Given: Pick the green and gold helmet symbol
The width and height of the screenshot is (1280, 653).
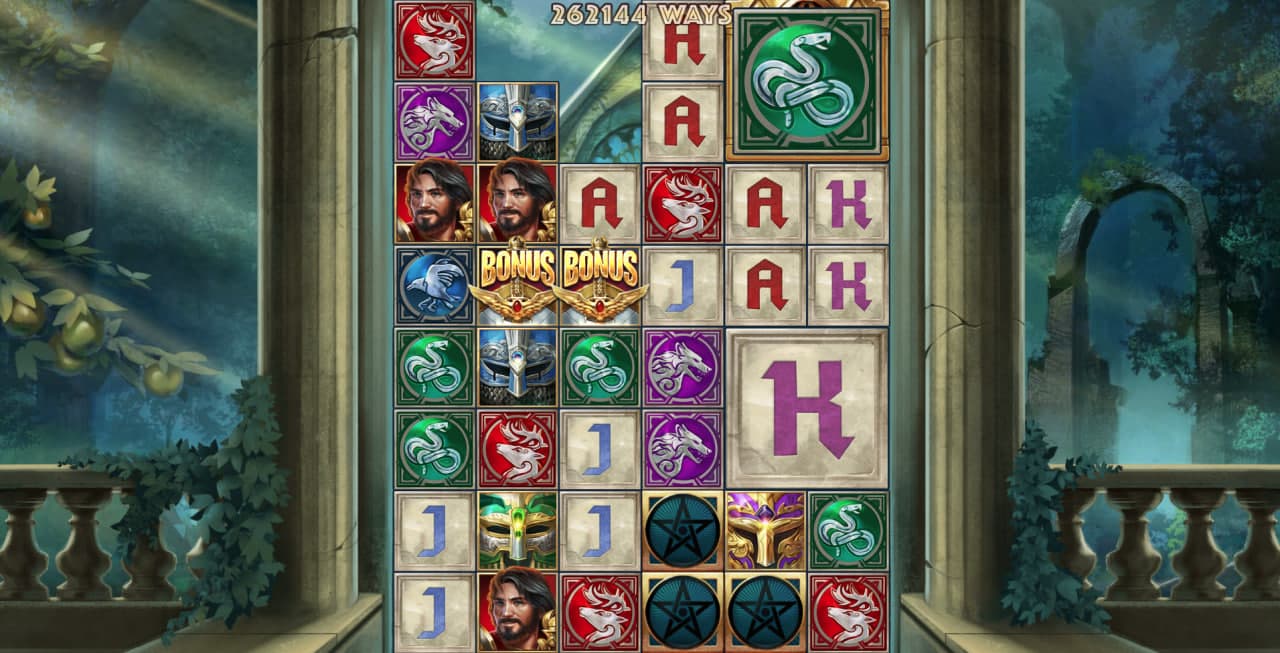Looking at the screenshot, I should pos(517,530).
